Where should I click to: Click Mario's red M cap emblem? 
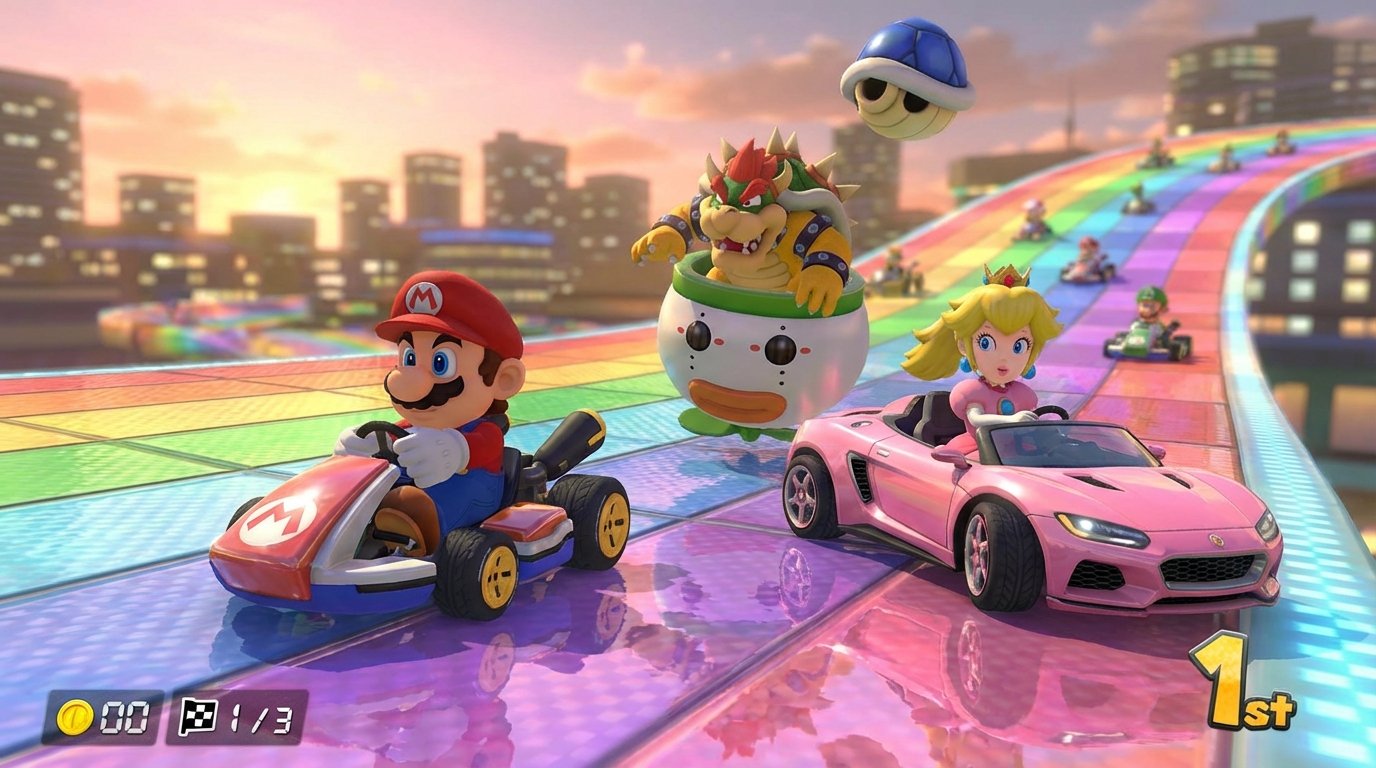point(426,298)
